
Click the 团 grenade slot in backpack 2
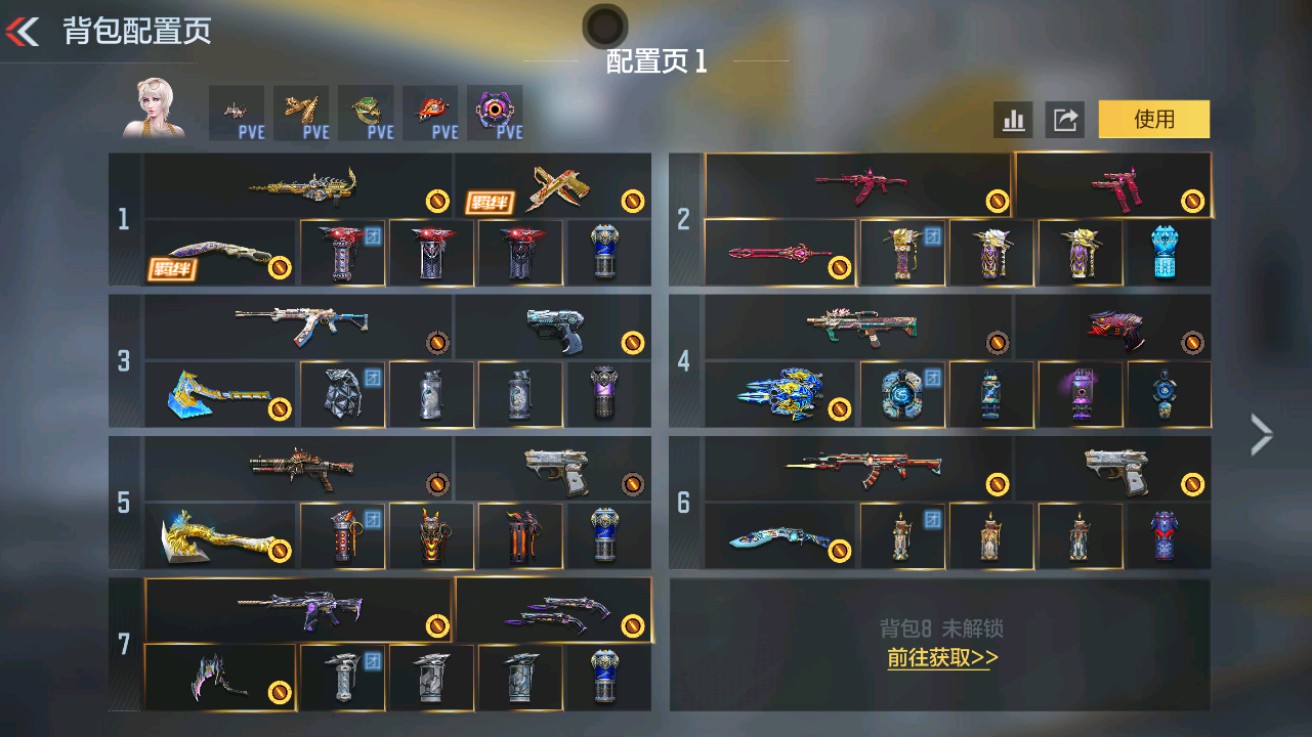pyautogui.click(x=900, y=253)
